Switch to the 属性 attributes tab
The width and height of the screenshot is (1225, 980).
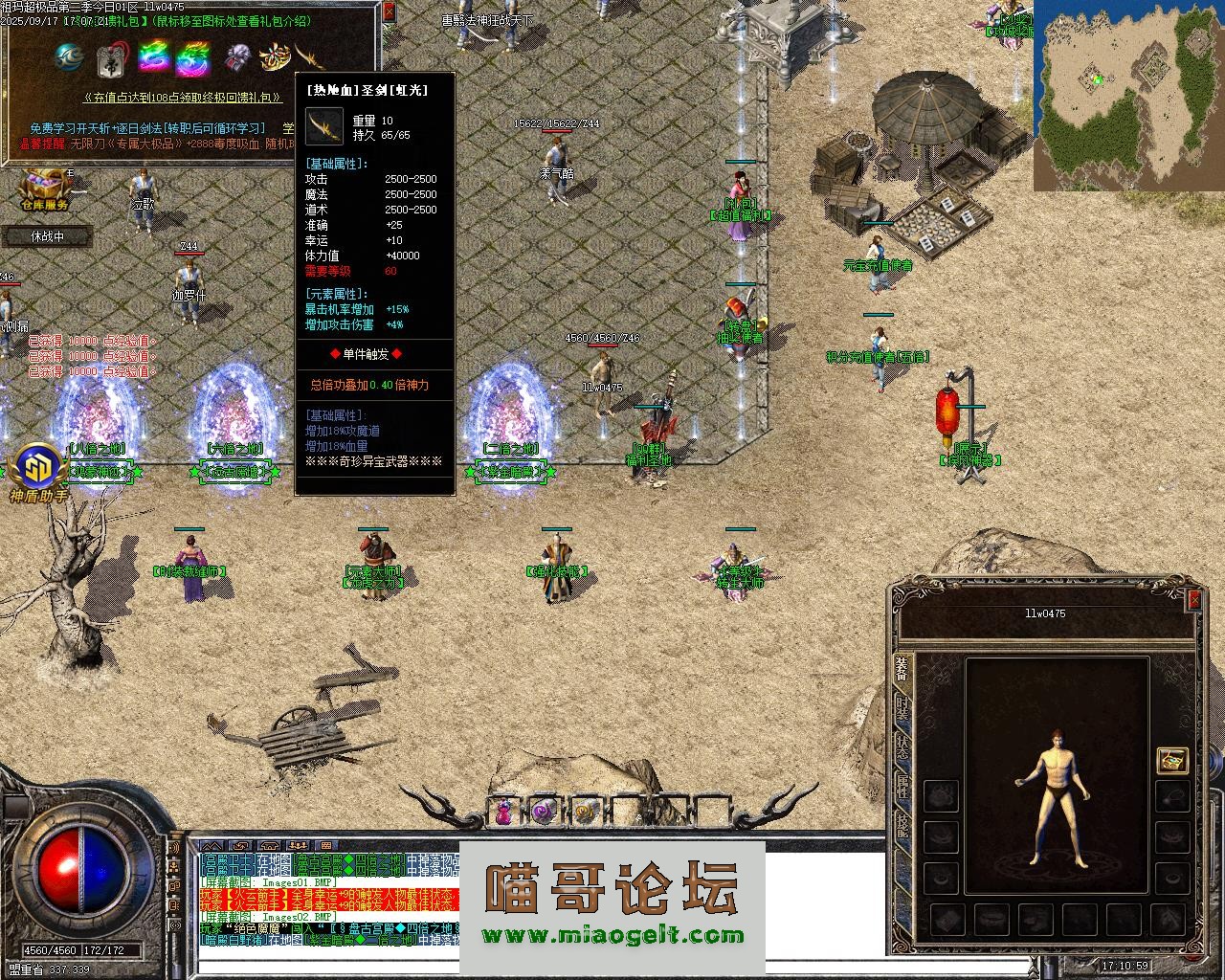pos(902,787)
